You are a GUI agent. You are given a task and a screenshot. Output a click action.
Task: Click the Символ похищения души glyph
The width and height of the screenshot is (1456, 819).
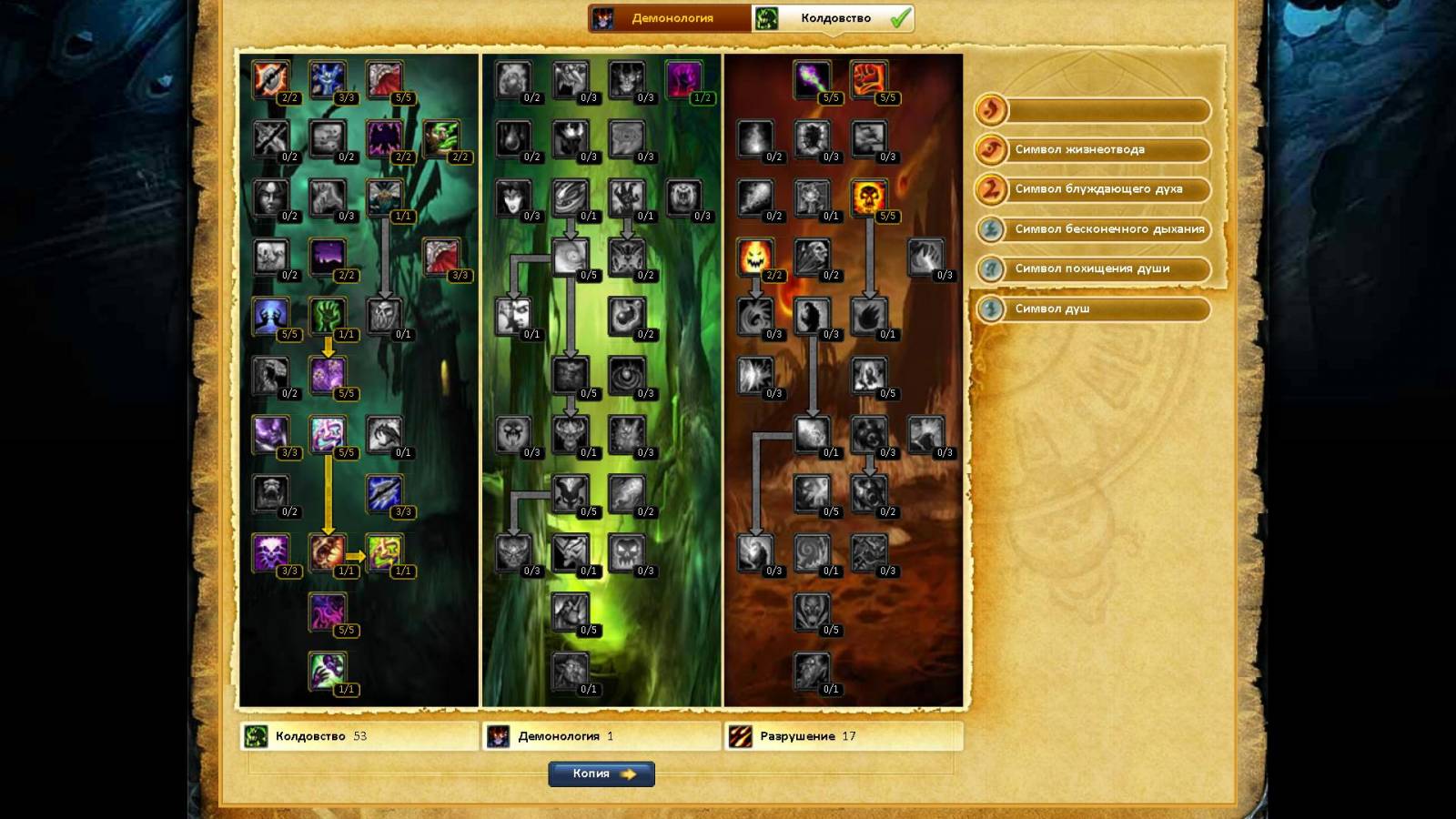(1093, 268)
